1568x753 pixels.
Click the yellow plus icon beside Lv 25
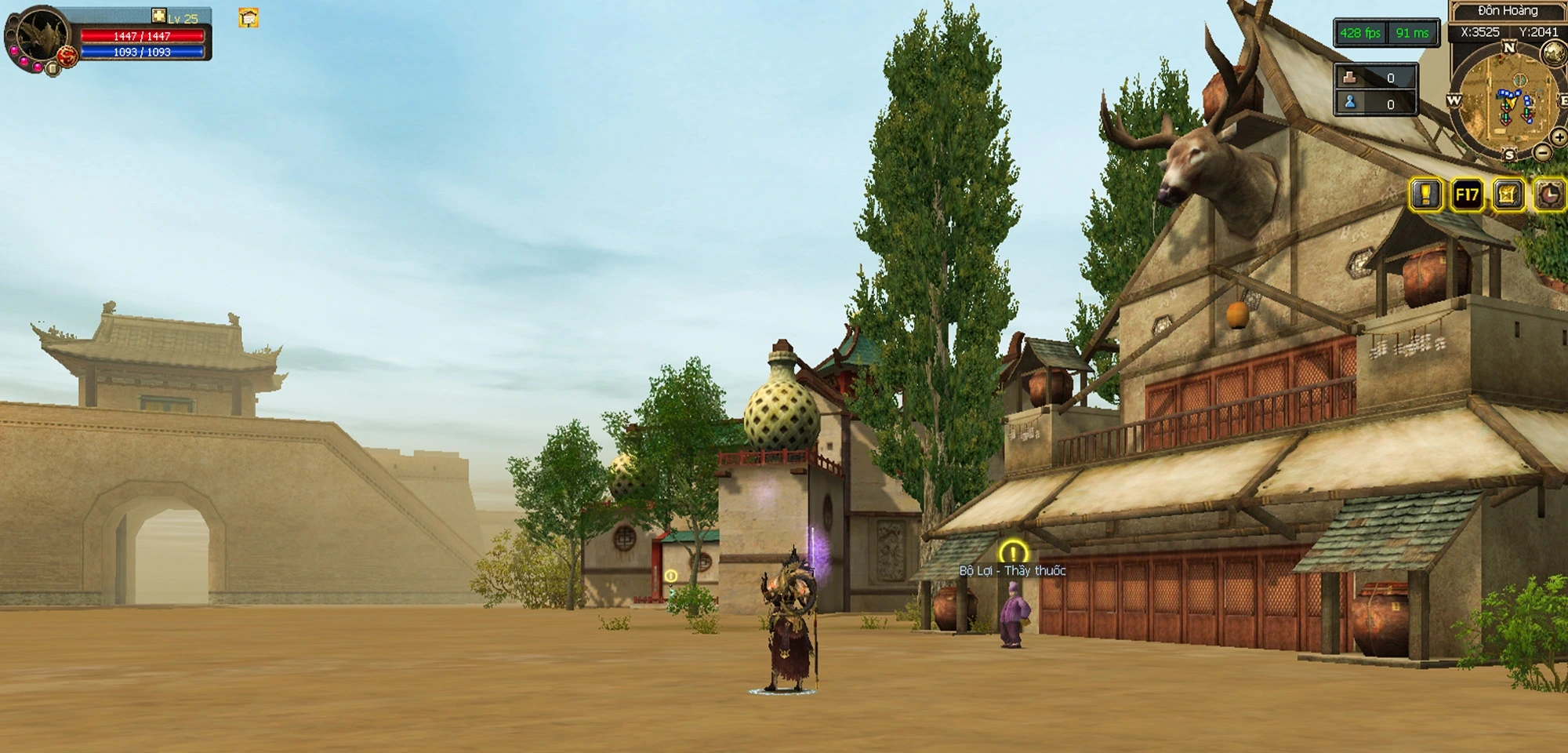tap(158, 16)
